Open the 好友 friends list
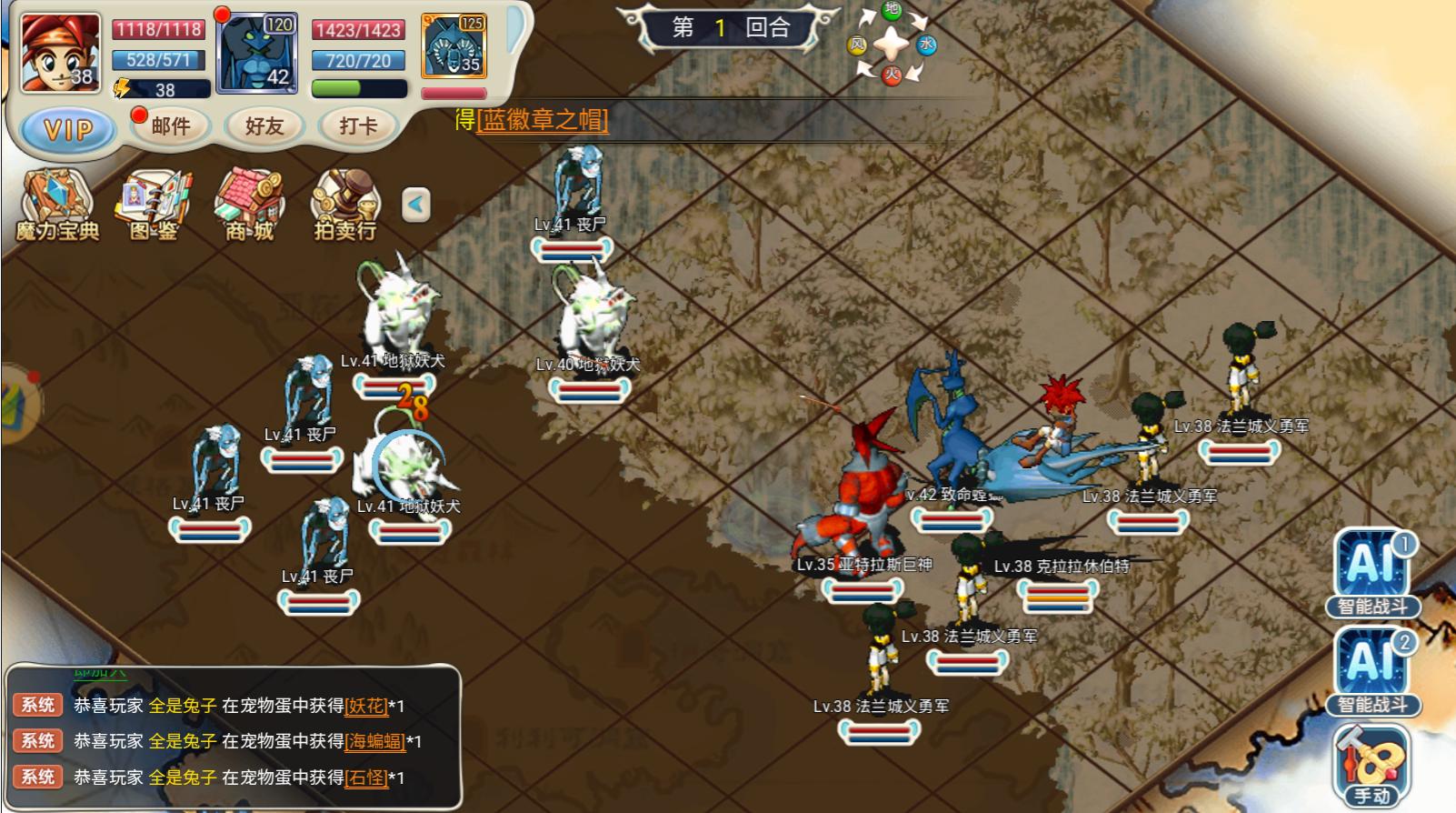Screen dimensions: 1456x813 pos(264,126)
